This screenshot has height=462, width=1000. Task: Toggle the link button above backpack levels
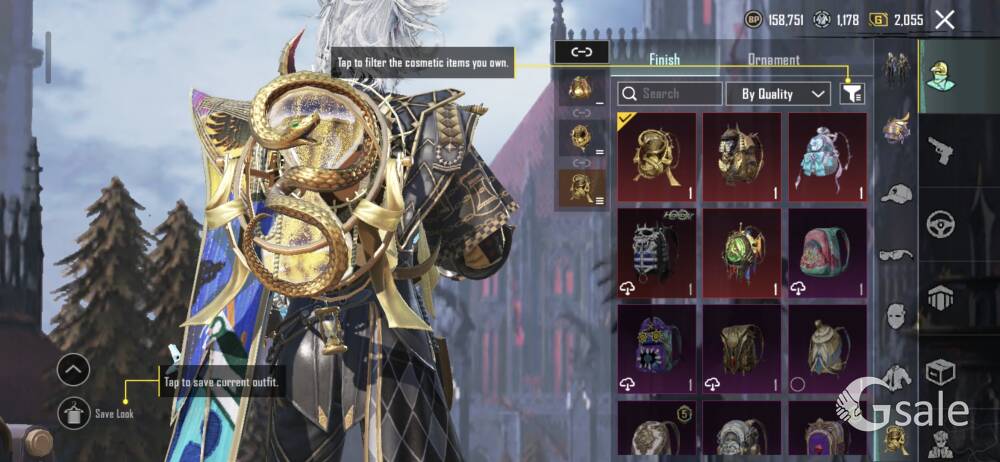pos(581,52)
